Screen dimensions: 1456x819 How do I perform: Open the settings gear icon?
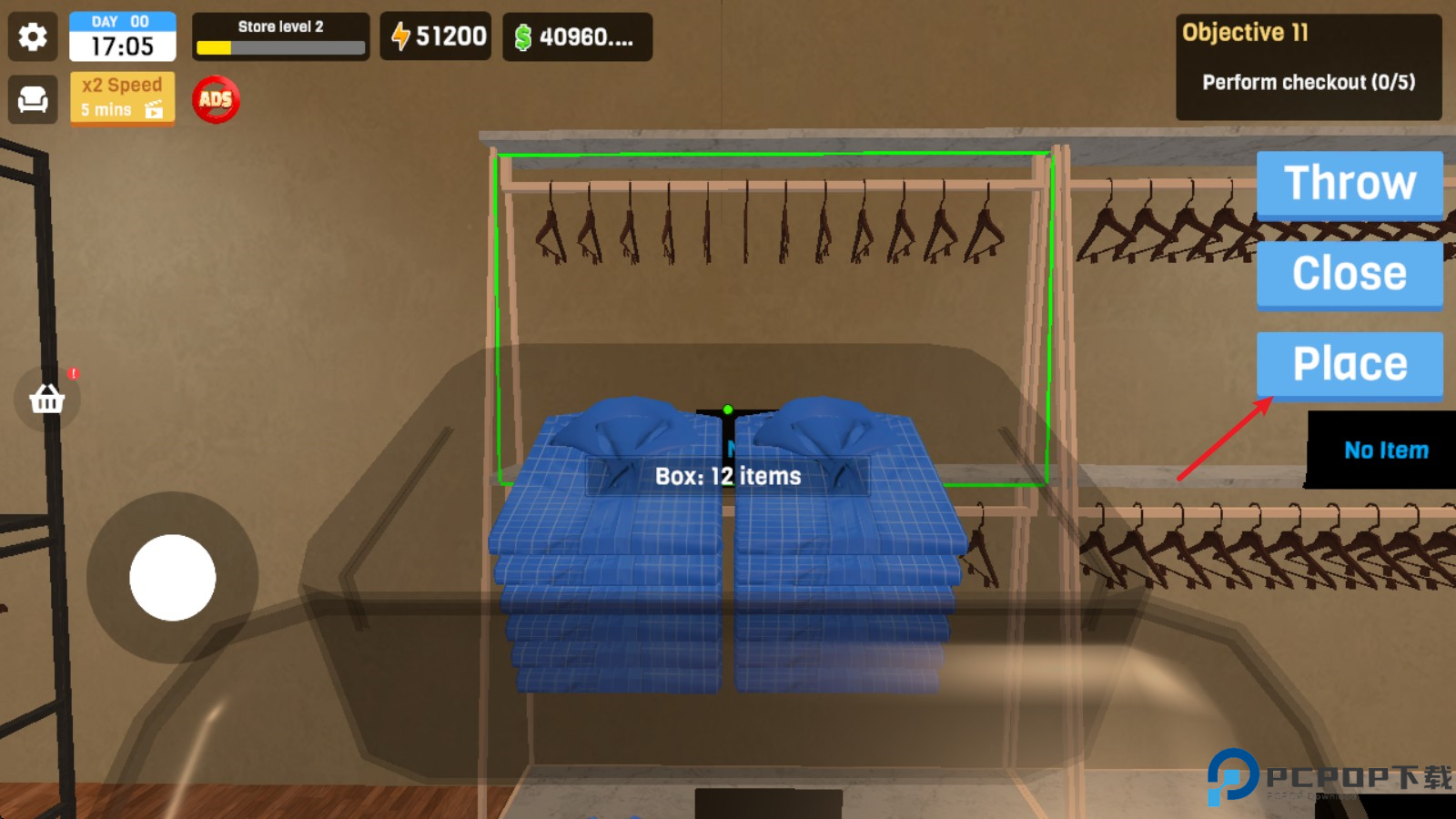[33, 37]
